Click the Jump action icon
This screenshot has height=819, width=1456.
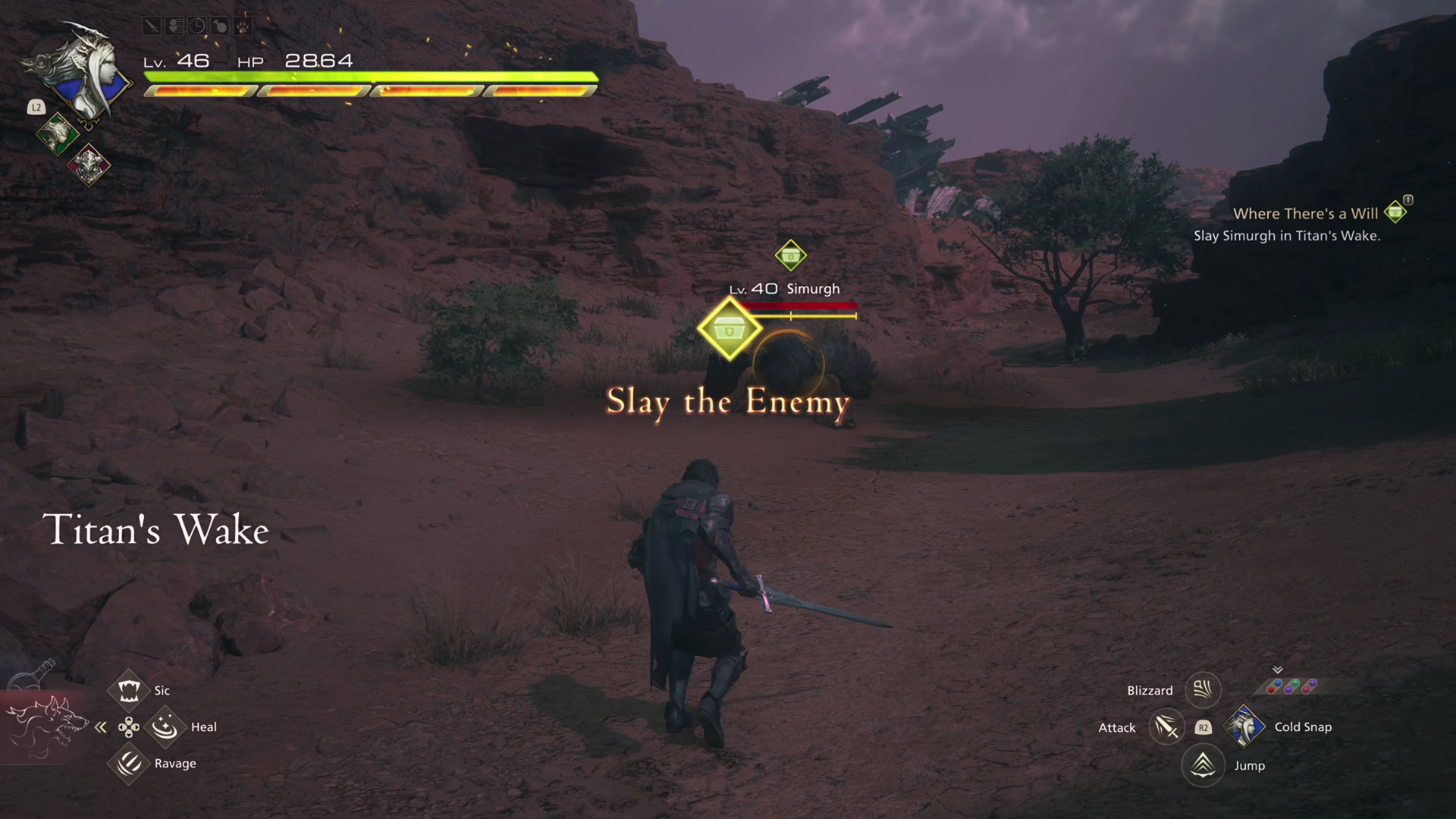tap(1203, 765)
